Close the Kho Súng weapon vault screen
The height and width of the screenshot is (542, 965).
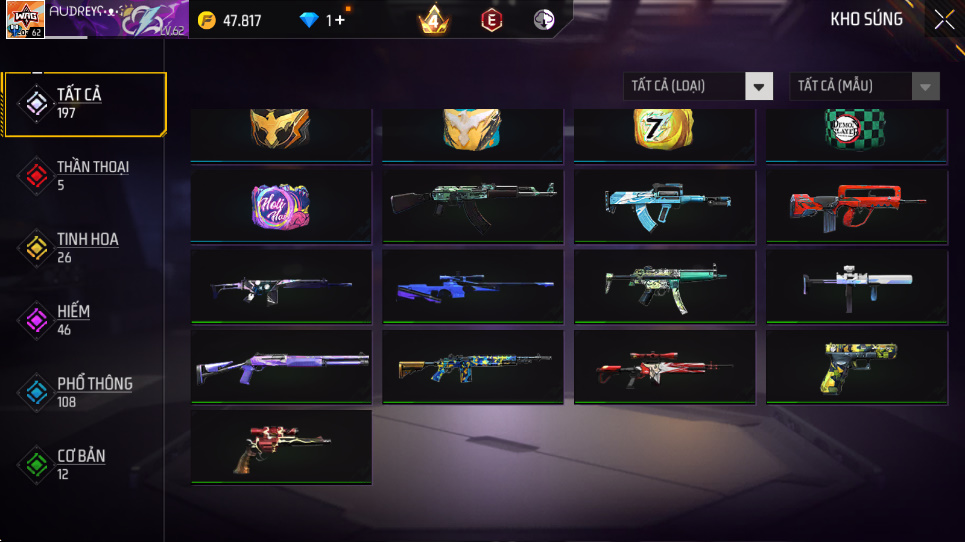tap(944, 20)
